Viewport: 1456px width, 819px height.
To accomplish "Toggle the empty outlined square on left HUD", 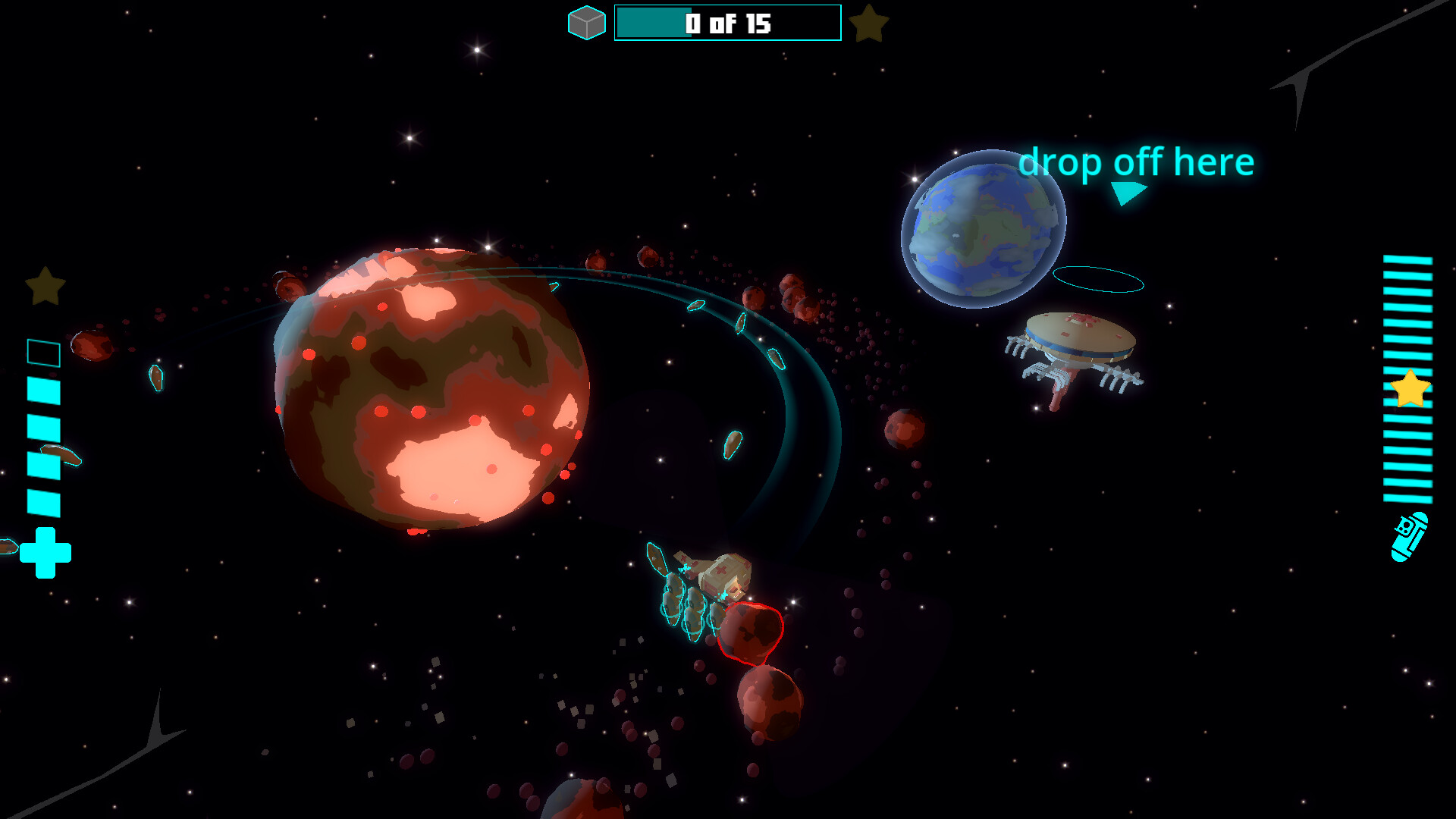I will pyautogui.click(x=42, y=352).
